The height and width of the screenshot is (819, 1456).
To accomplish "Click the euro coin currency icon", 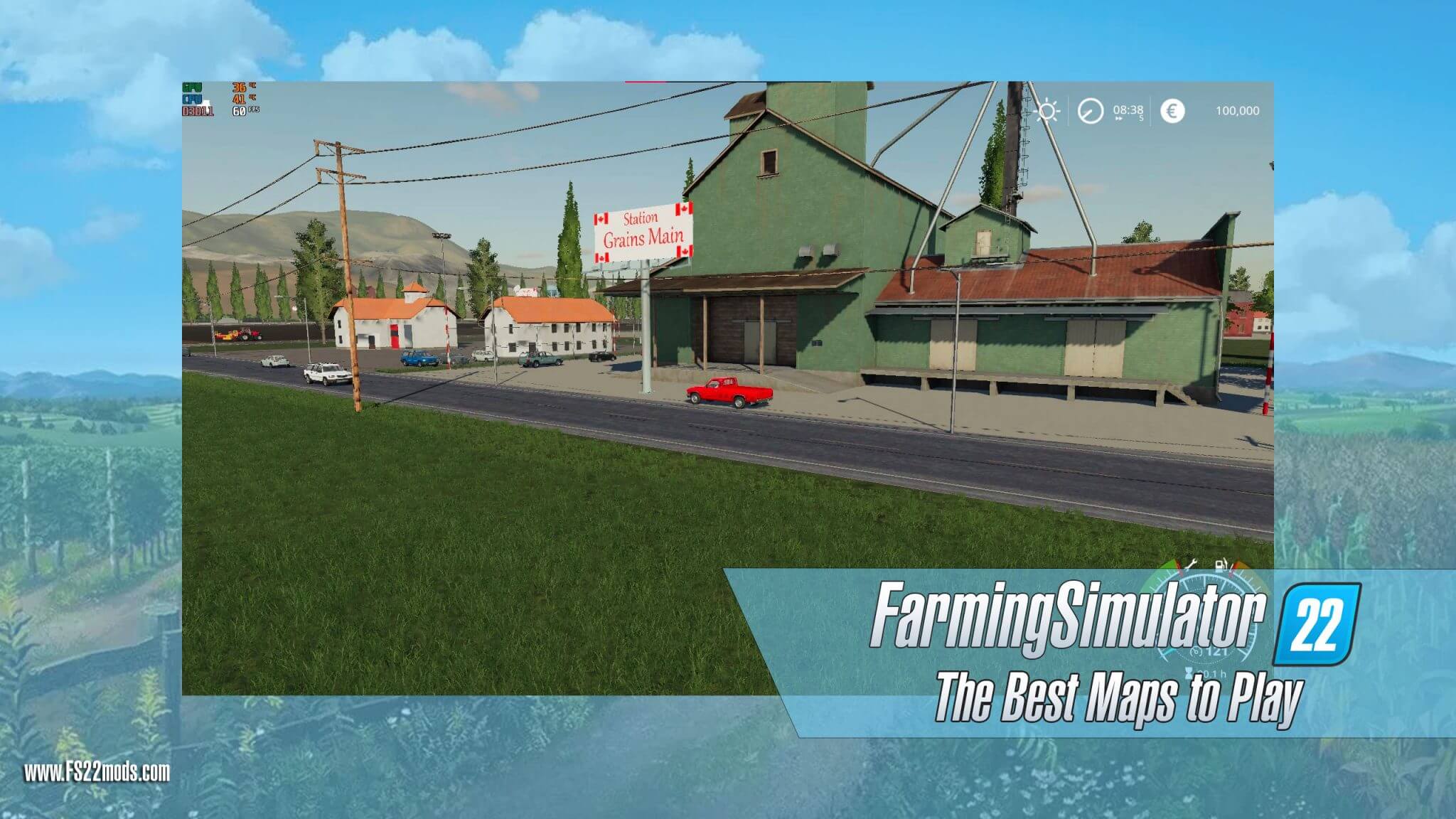I will click(1173, 112).
